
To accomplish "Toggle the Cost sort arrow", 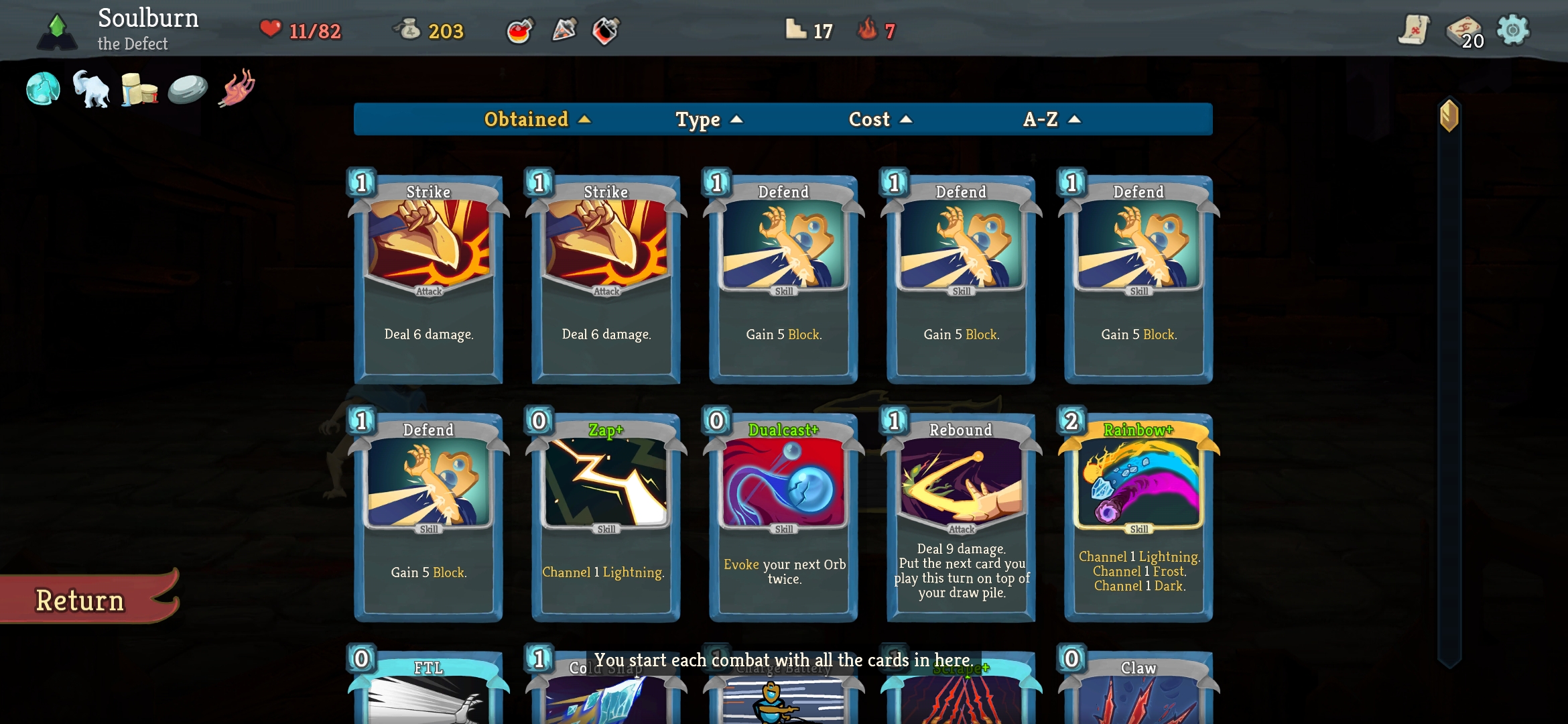I will (x=880, y=119).
